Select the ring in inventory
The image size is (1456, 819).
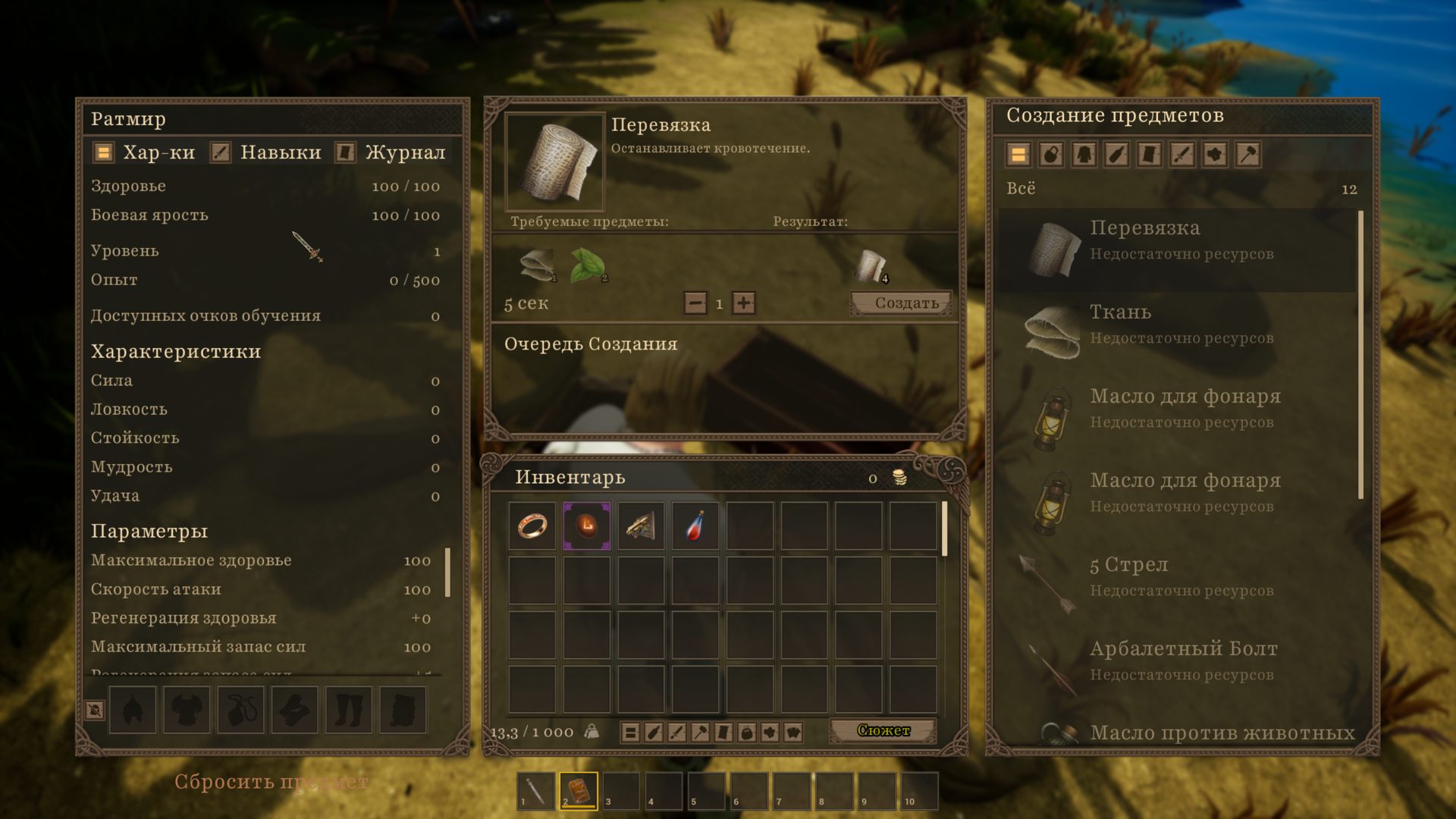pos(532,526)
